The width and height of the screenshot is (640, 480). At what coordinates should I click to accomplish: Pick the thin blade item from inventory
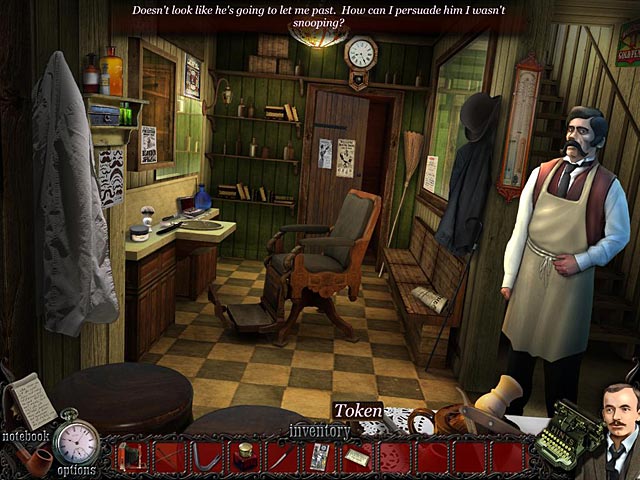pyautogui.click(x=283, y=457)
